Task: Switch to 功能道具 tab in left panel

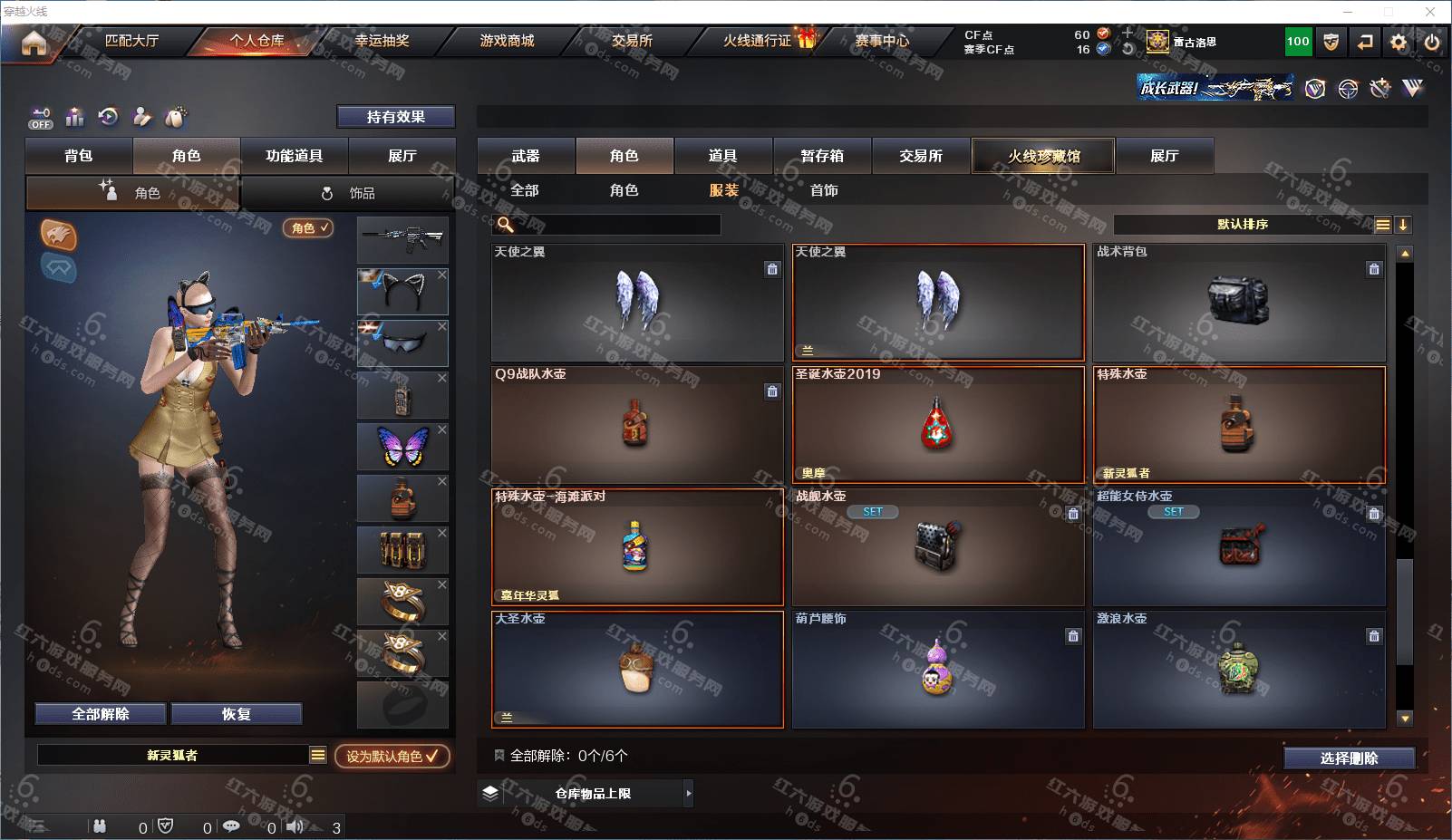Action: [x=294, y=156]
